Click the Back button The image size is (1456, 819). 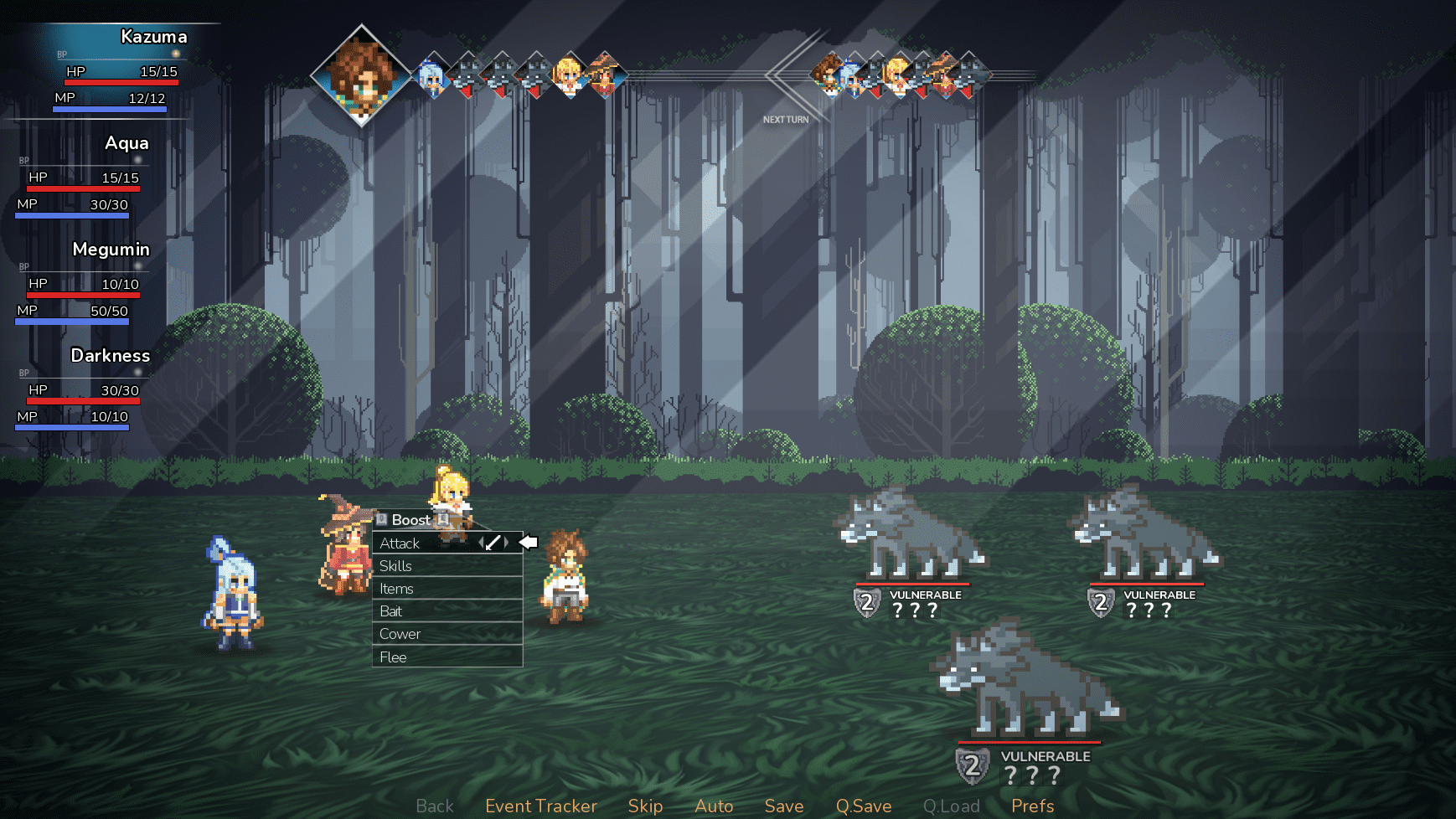tap(435, 806)
